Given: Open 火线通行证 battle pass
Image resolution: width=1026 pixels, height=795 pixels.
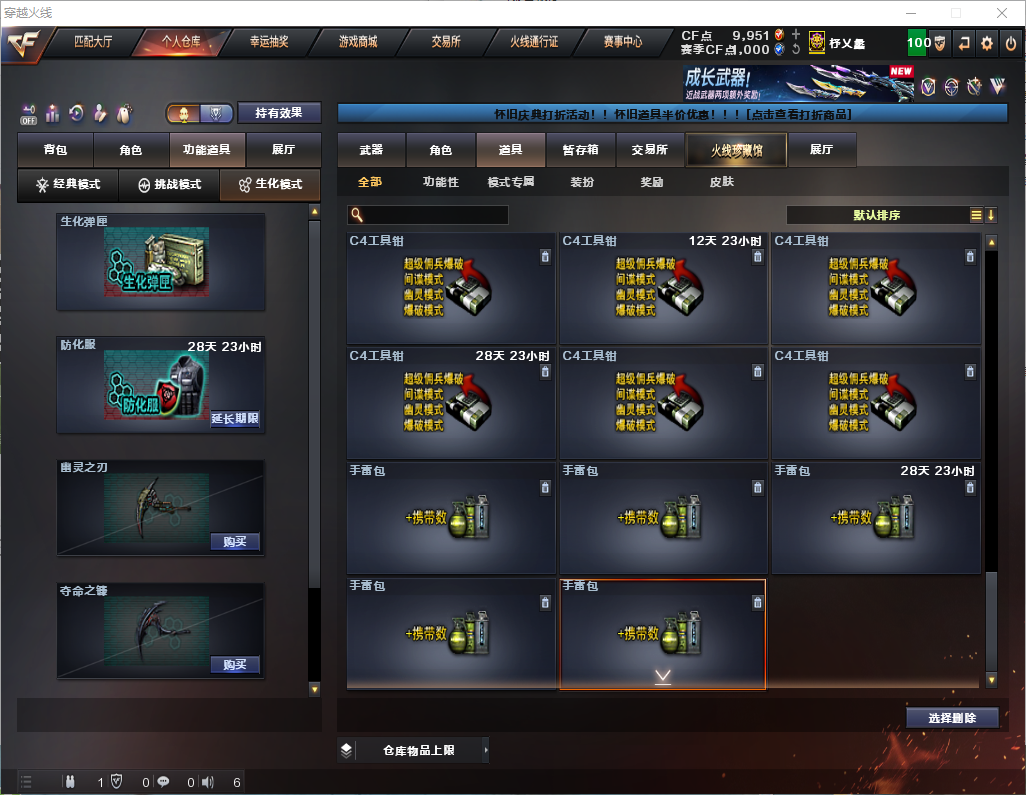Looking at the screenshot, I should tap(534, 42).
